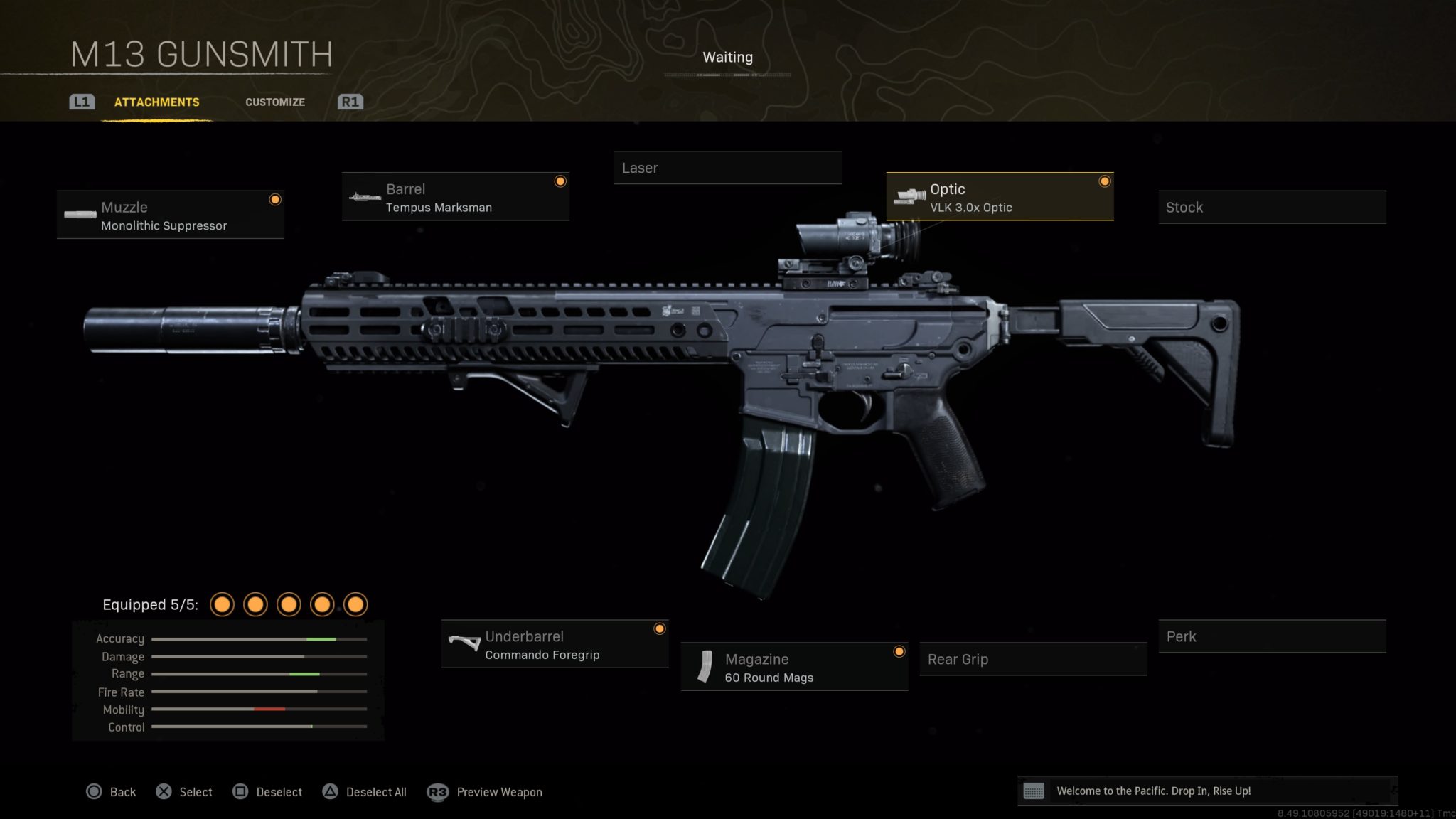Click the VLK 3.0x Optic scope icon
Image resolution: width=1456 pixels, height=819 pixels.
[910, 197]
